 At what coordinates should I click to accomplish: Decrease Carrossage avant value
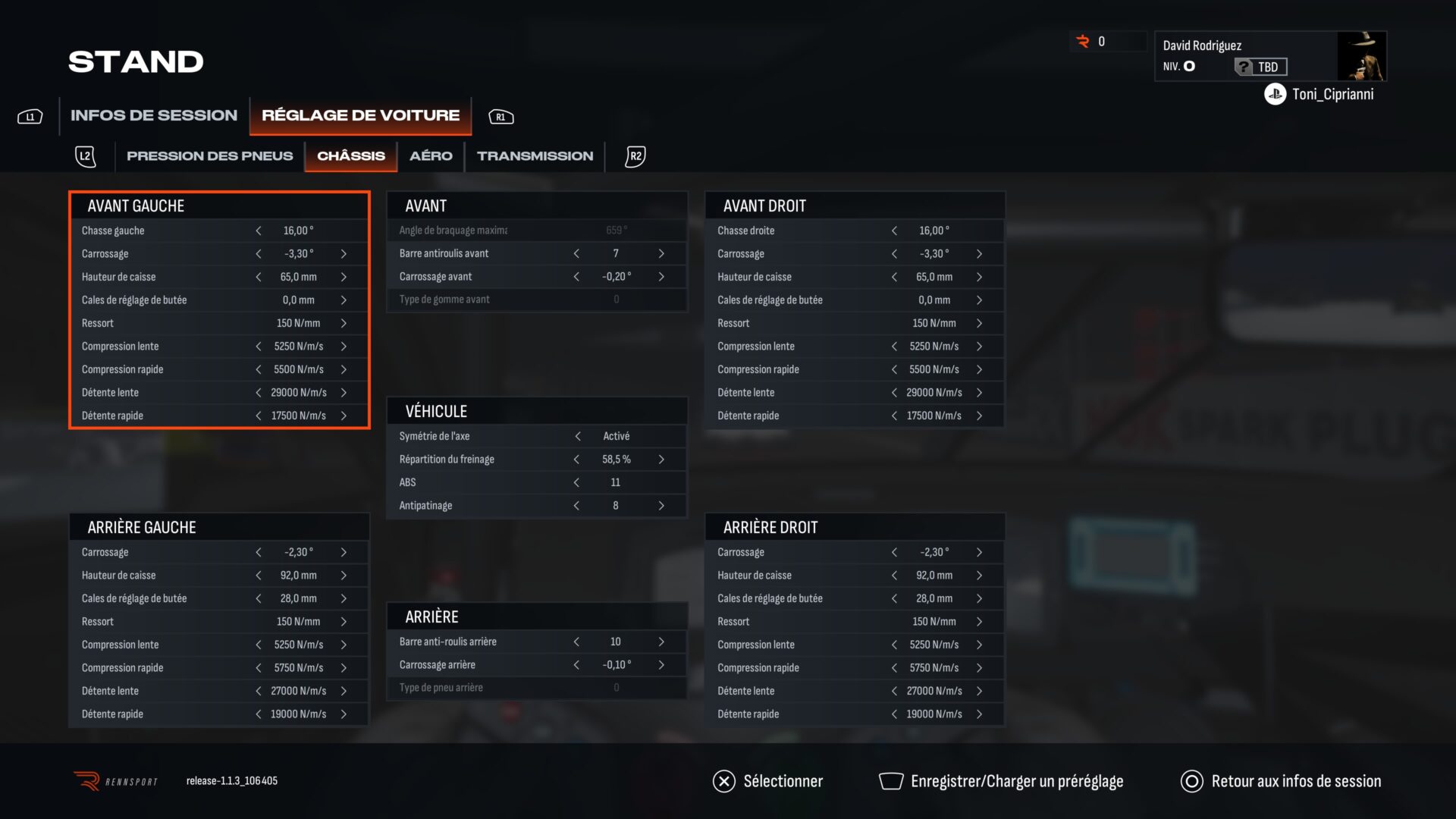click(x=576, y=277)
